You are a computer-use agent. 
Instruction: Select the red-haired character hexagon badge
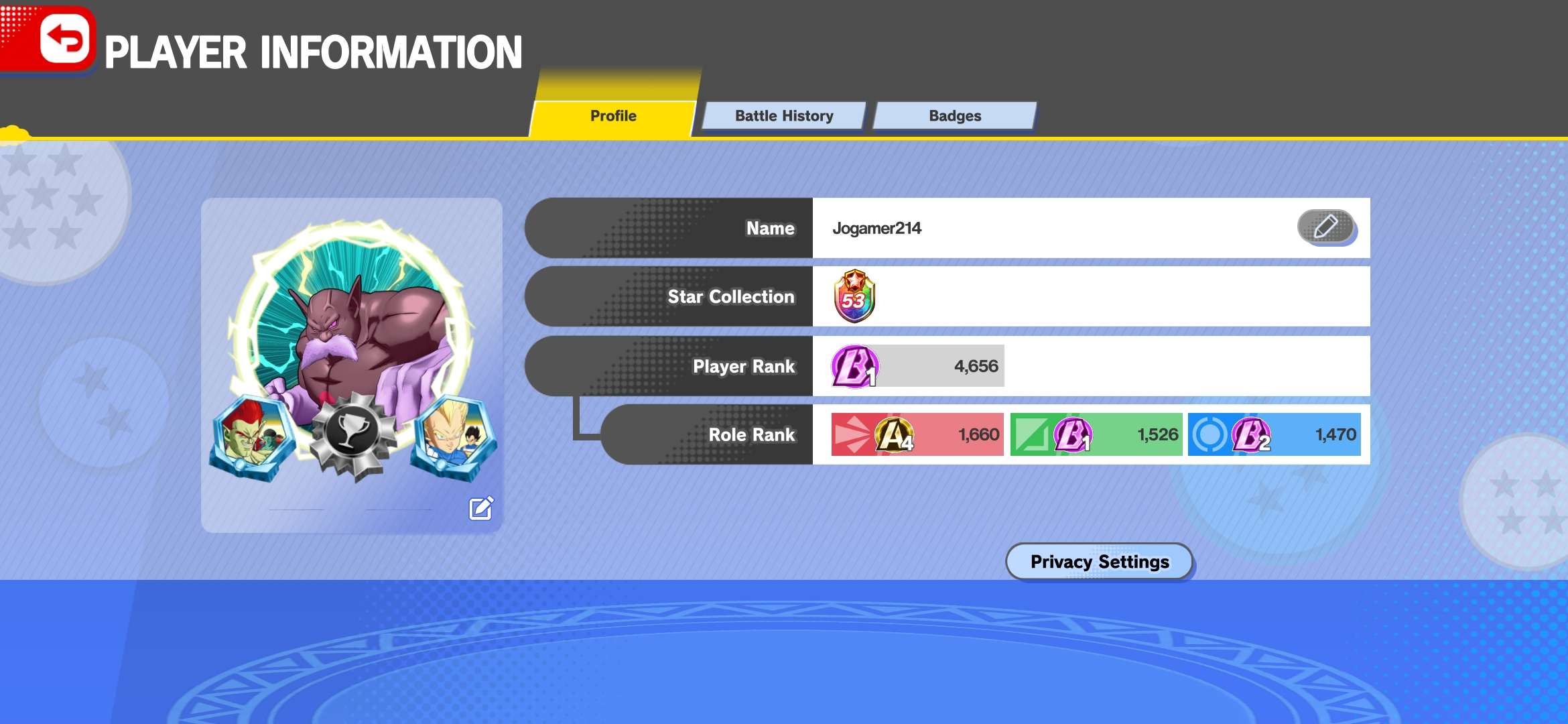pos(251,438)
